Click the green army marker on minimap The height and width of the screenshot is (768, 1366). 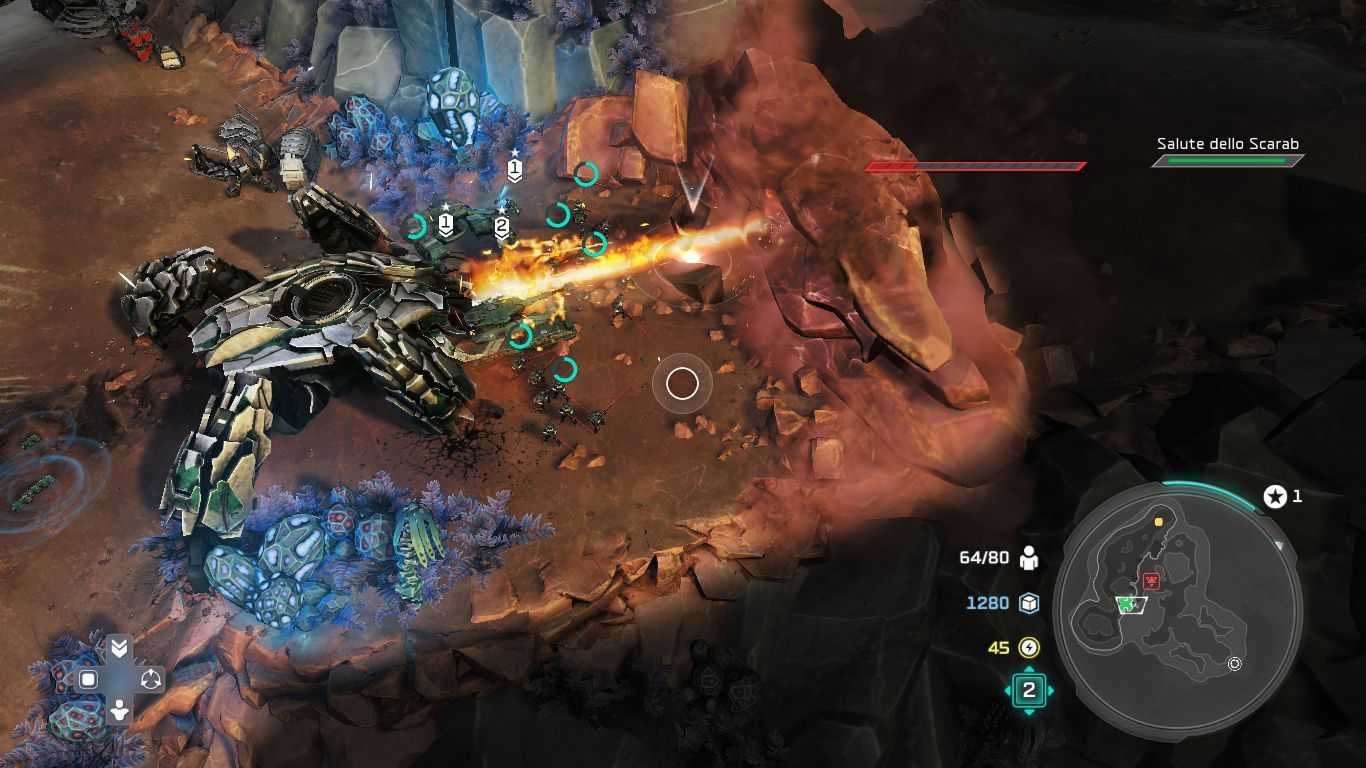point(1130,604)
